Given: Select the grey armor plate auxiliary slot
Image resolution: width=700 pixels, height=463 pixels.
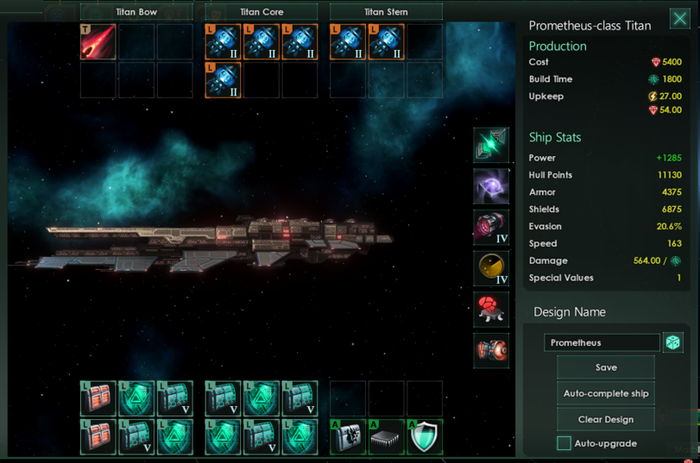Looking at the screenshot, I should pyautogui.click(x=348, y=435).
